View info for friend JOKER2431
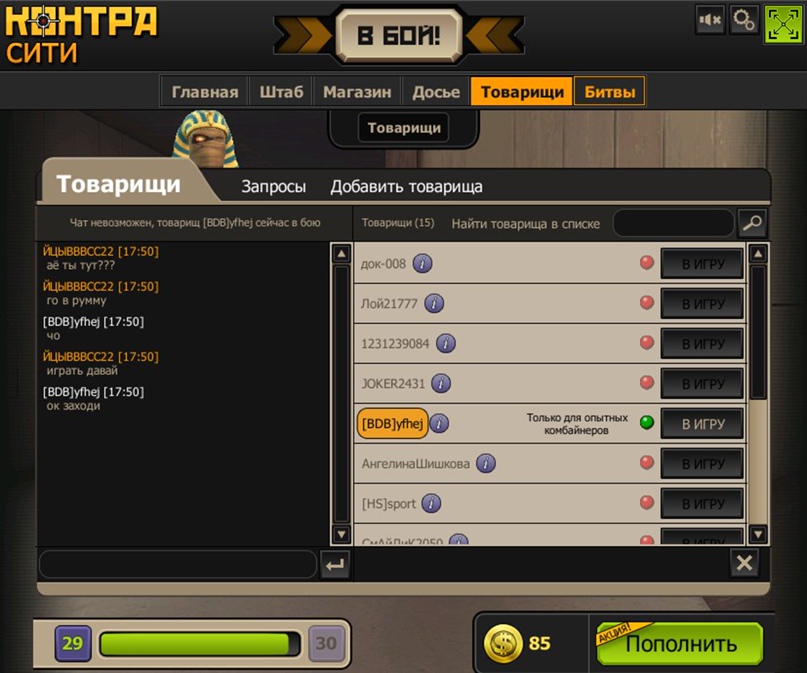The image size is (807, 673). click(x=440, y=384)
